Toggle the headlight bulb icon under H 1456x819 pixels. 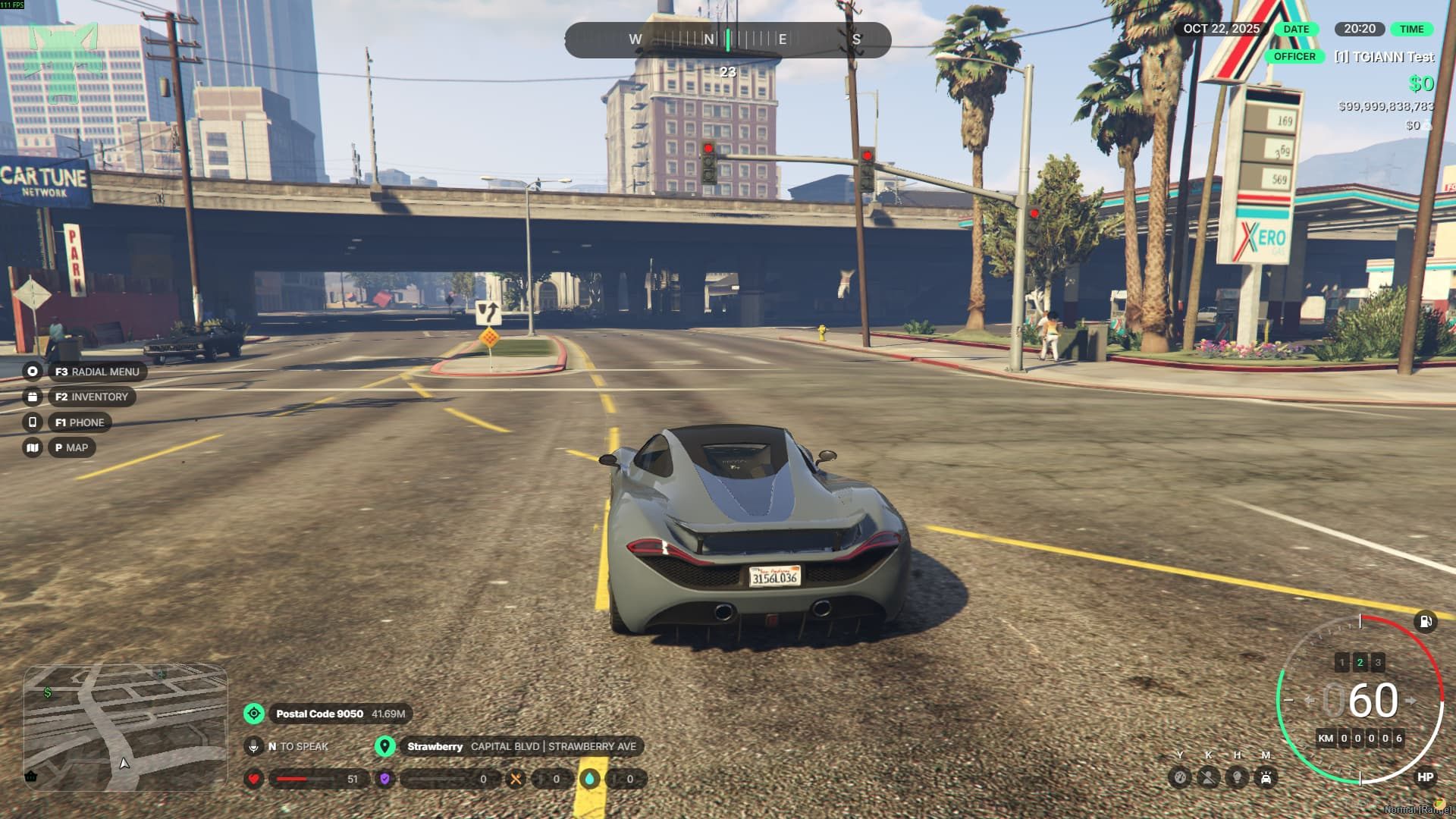point(1237,777)
